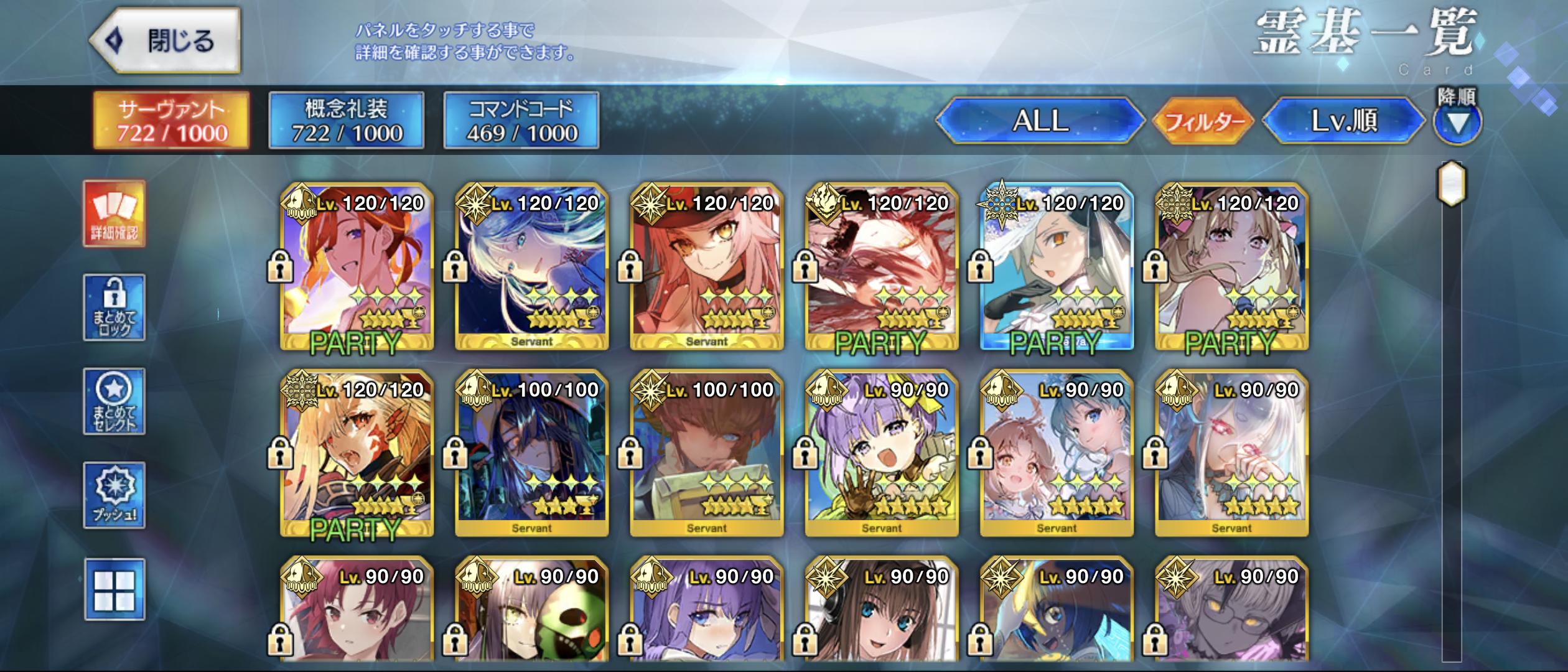The height and width of the screenshot is (672, 1568).
Task: Show the コマンドコード tab
Action: [x=521, y=121]
